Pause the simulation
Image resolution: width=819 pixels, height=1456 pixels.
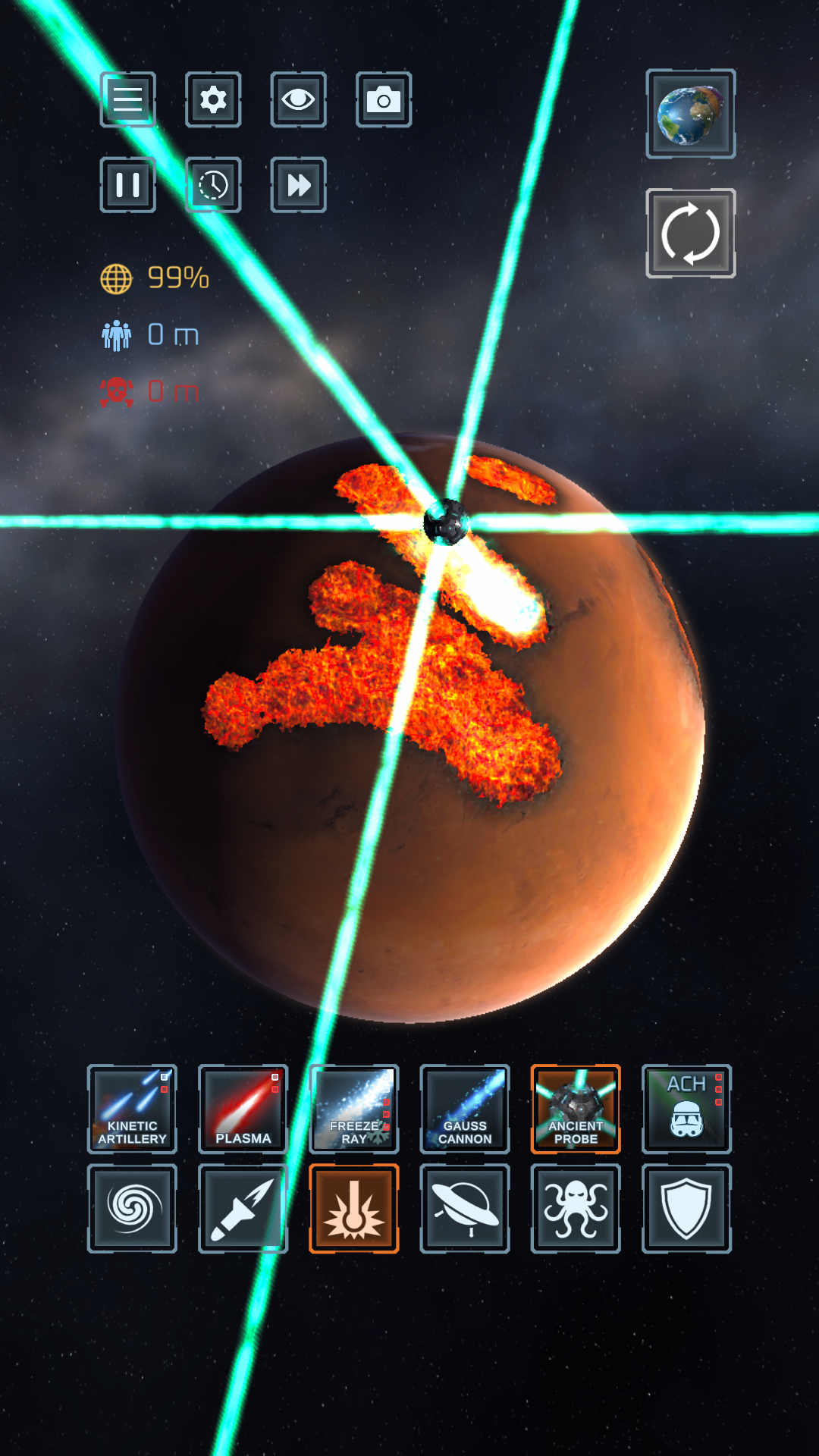click(127, 185)
